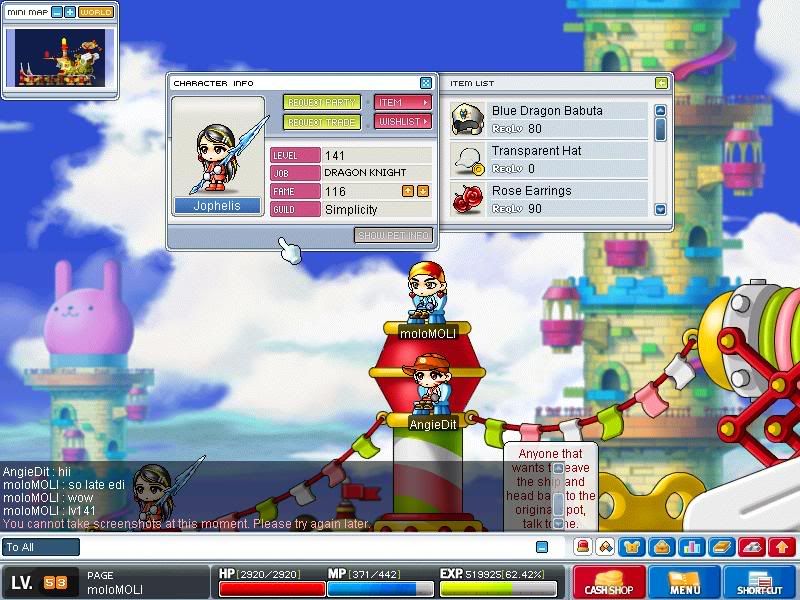Viewport: 800px width, 600px height.
Task: Open the main Menu
Action: 684,582
